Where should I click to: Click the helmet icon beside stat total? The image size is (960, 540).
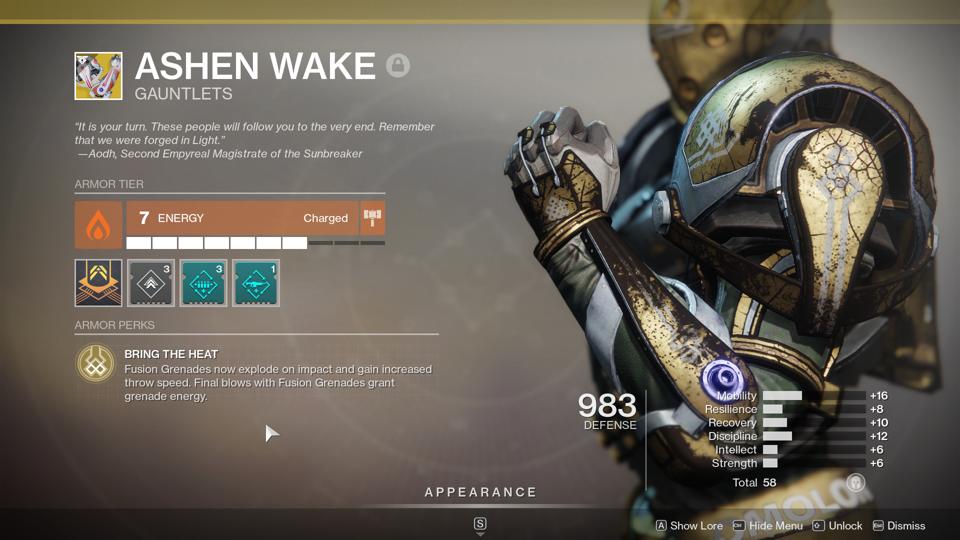(855, 483)
